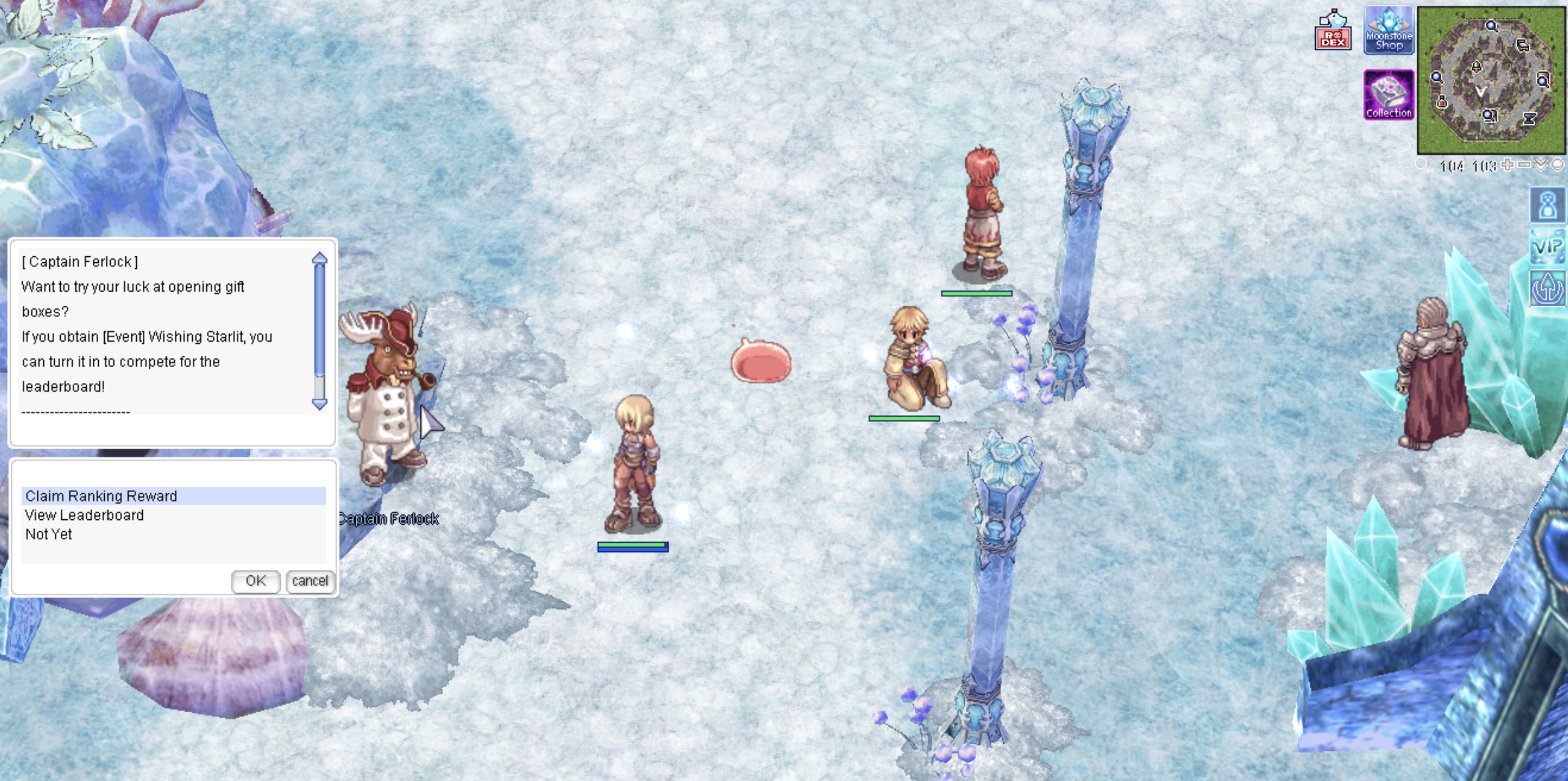Open the Moonstone Shop

pos(1389,31)
